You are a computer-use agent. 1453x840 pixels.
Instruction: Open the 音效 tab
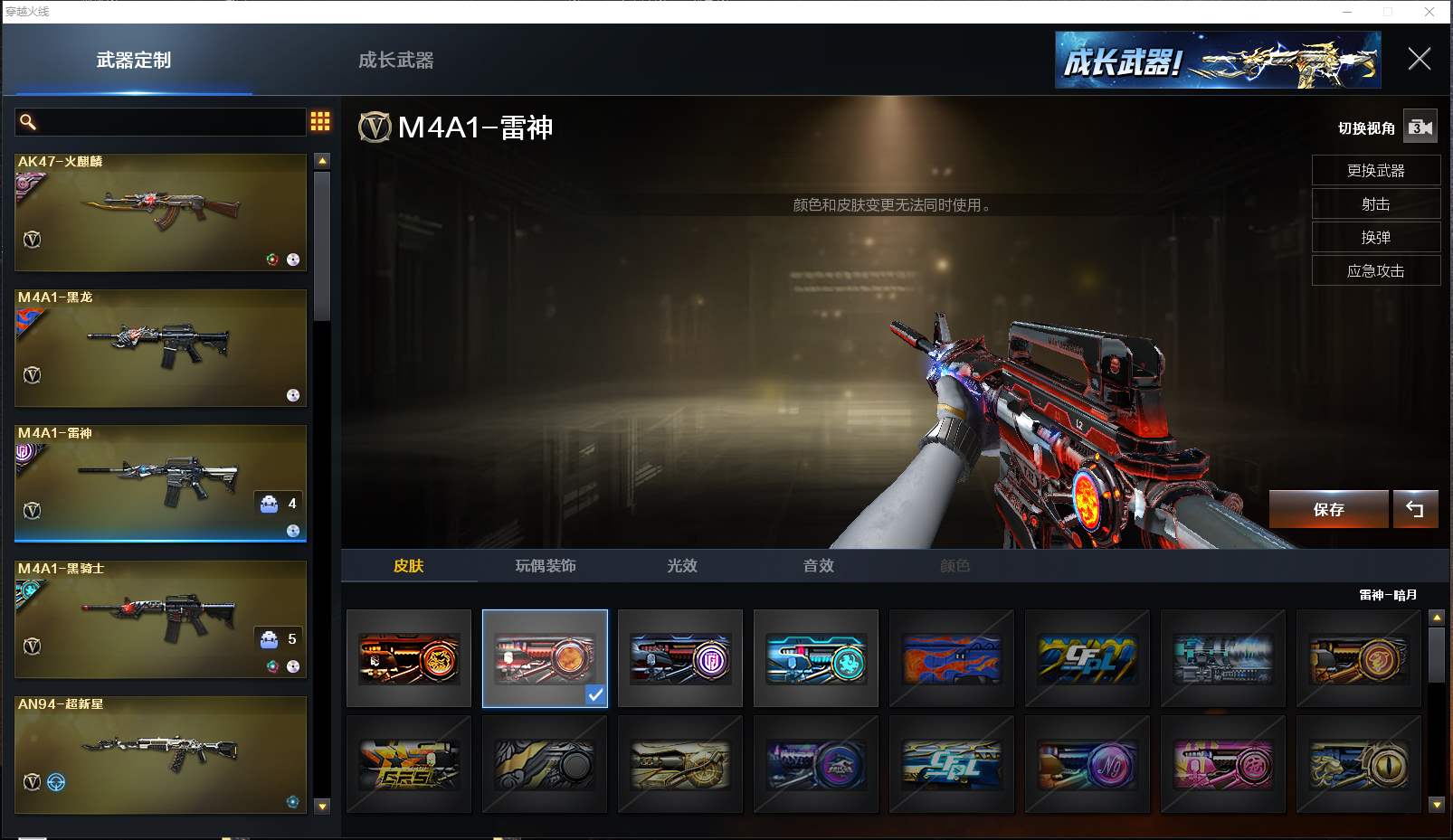point(819,566)
